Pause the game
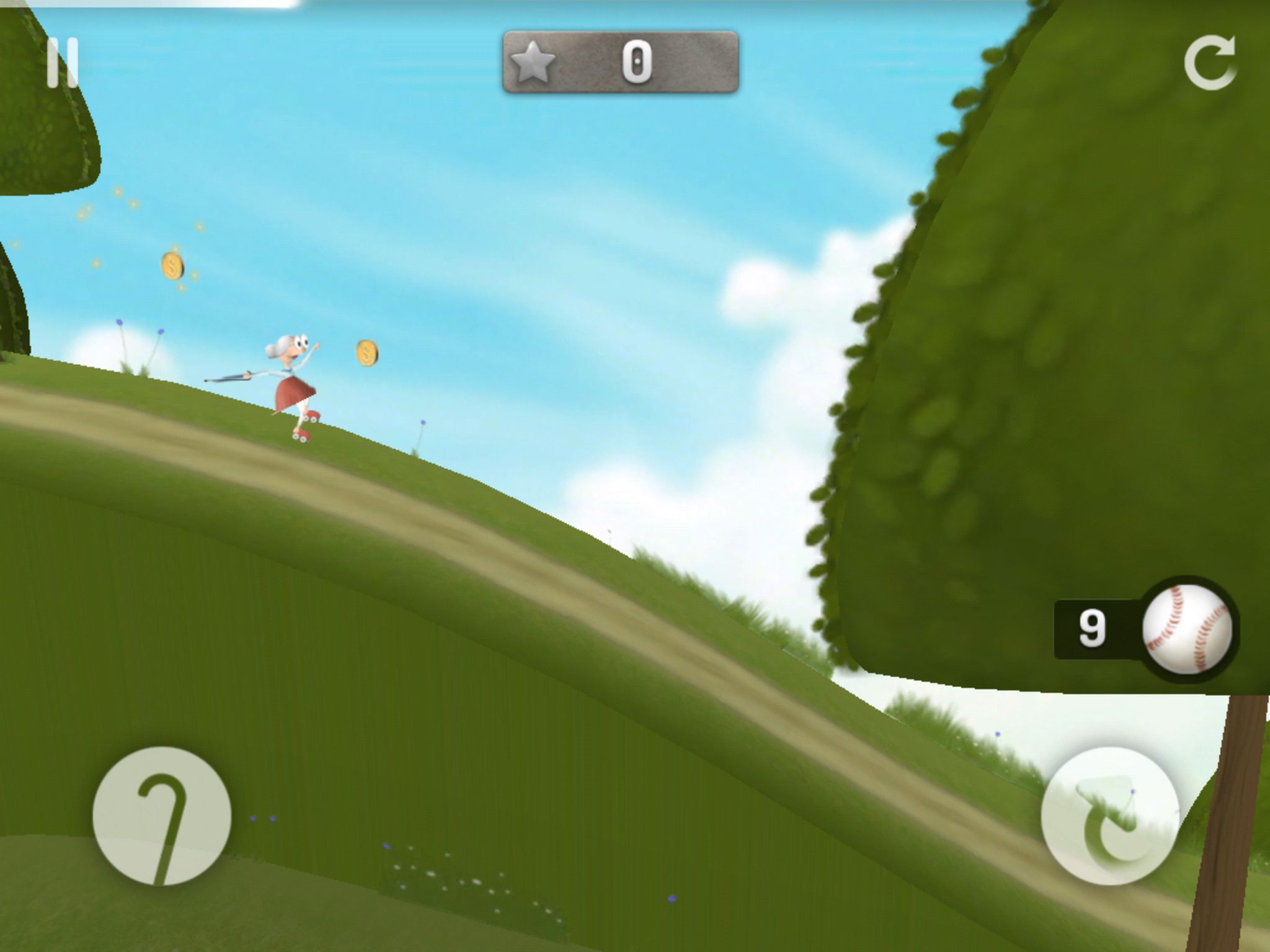 (x=63, y=63)
